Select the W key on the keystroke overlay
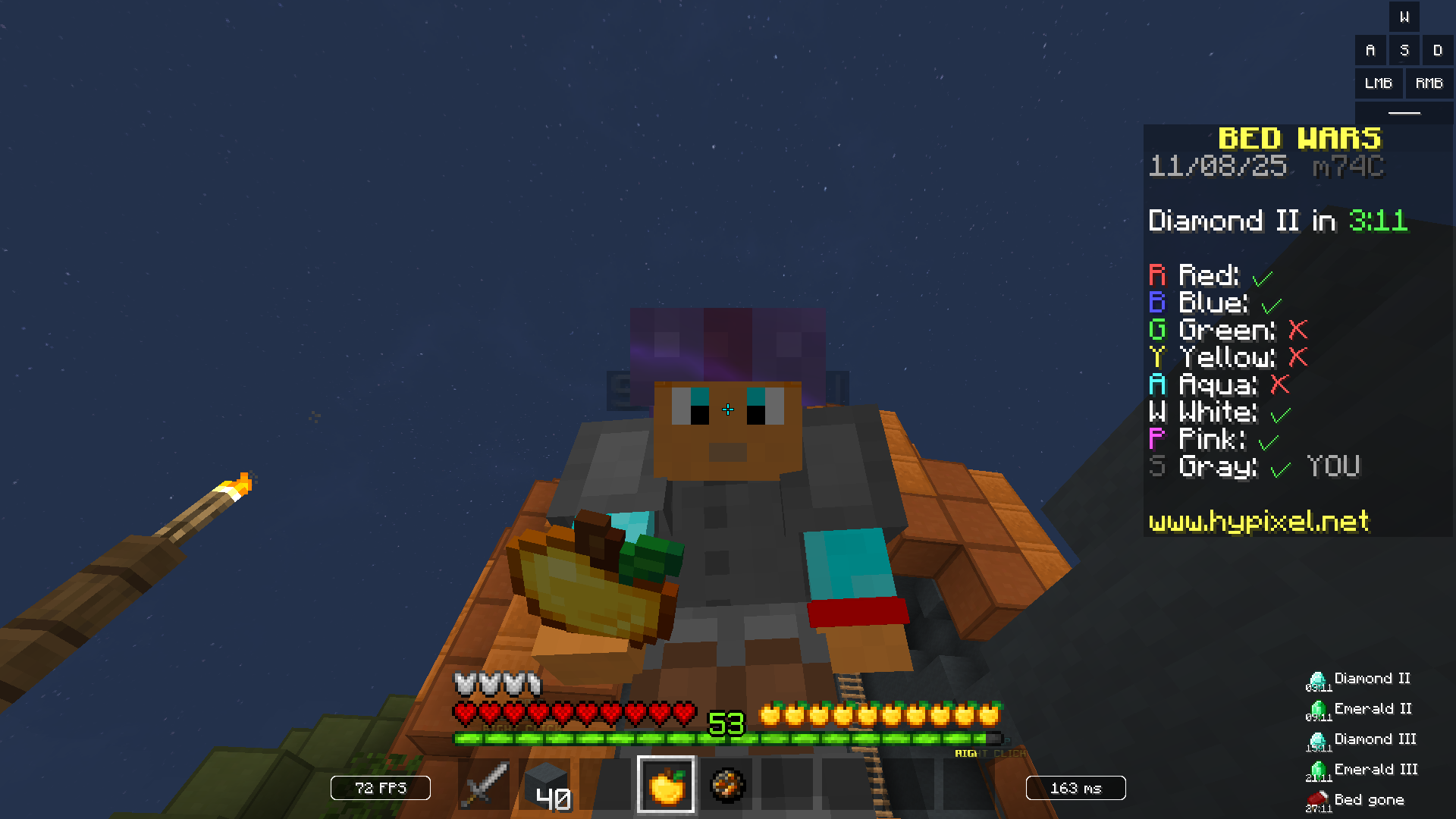Image resolution: width=1456 pixels, height=819 pixels. click(x=1404, y=17)
